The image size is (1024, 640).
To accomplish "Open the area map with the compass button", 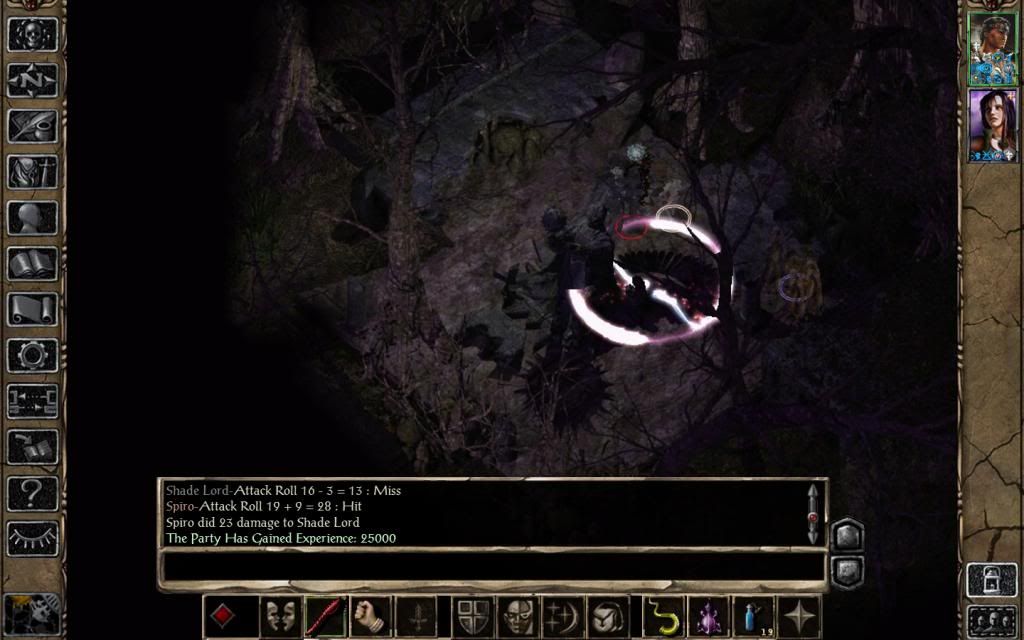I will tap(32, 79).
